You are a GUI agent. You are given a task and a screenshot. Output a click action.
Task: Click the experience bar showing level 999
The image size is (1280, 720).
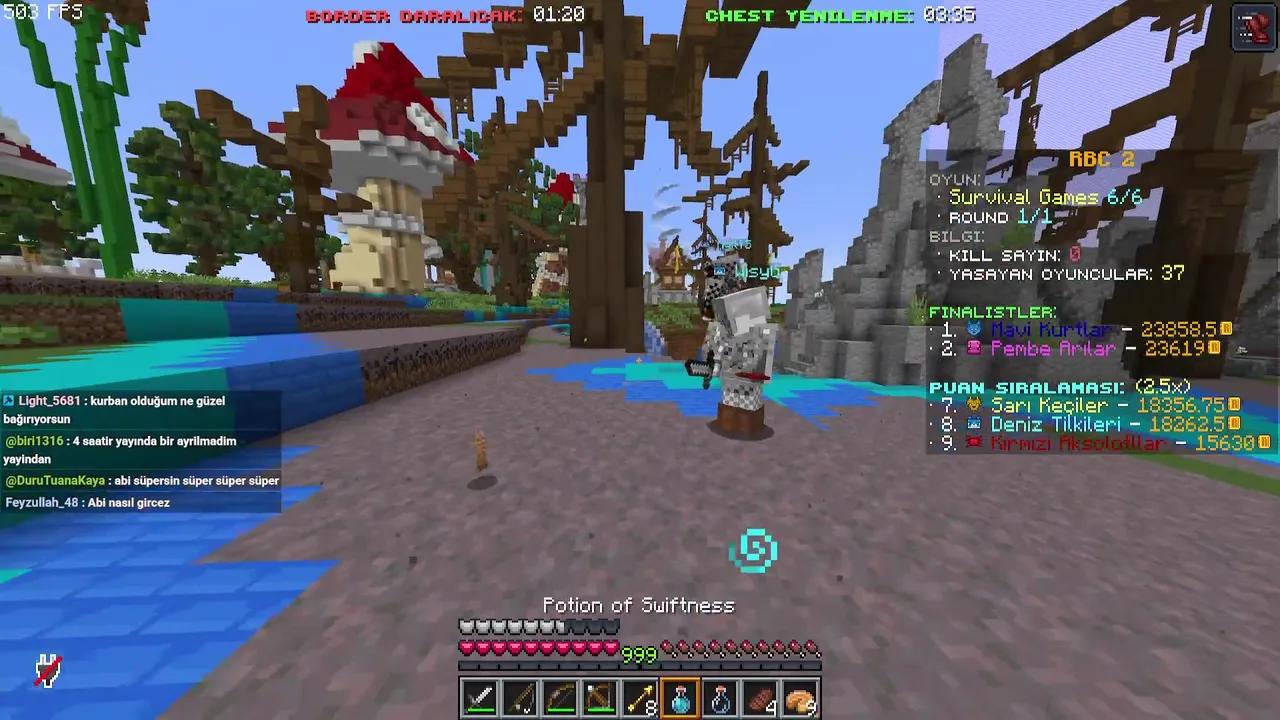[x=640, y=655]
